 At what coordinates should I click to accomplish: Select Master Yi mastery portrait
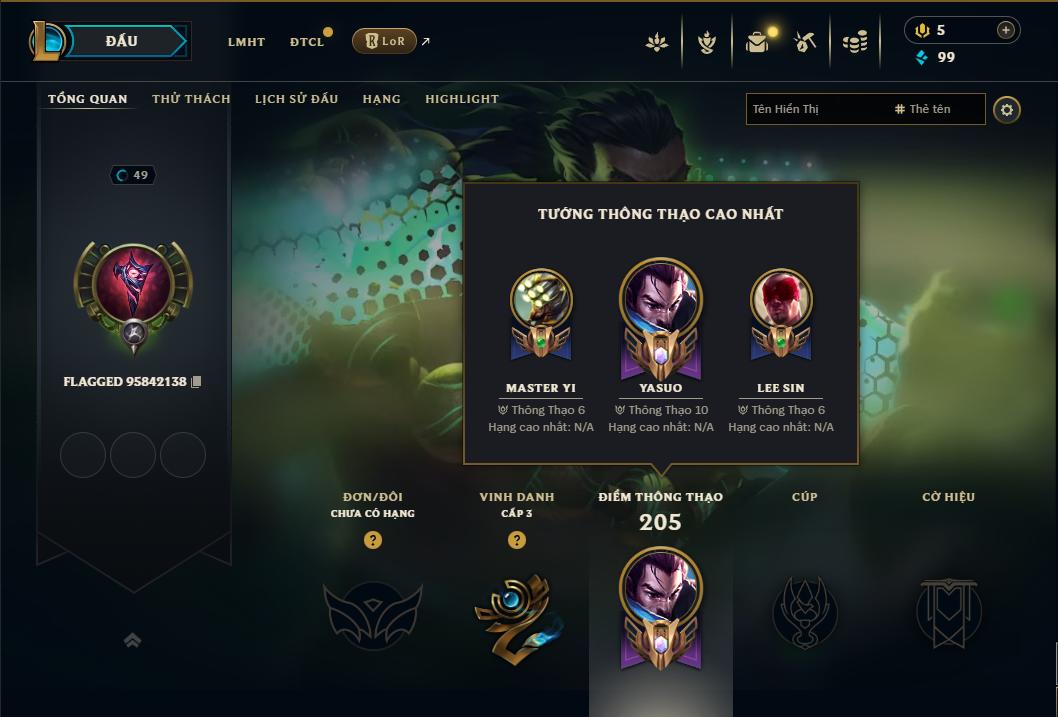coord(541,300)
